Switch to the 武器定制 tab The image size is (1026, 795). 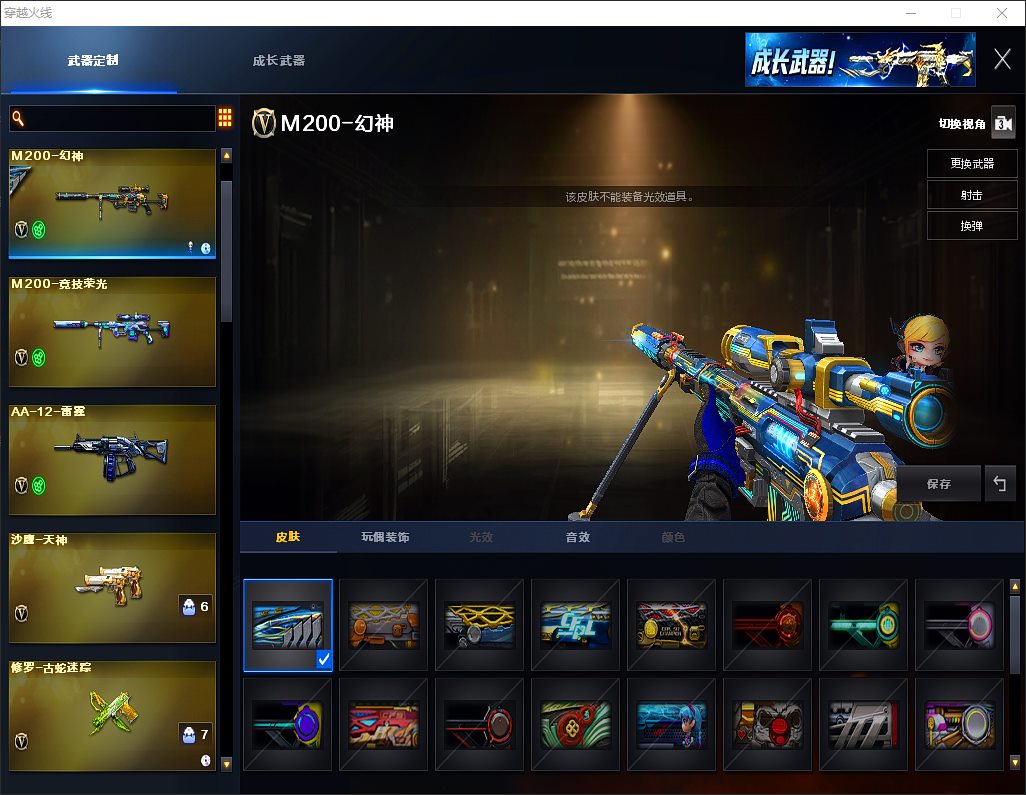click(x=93, y=60)
